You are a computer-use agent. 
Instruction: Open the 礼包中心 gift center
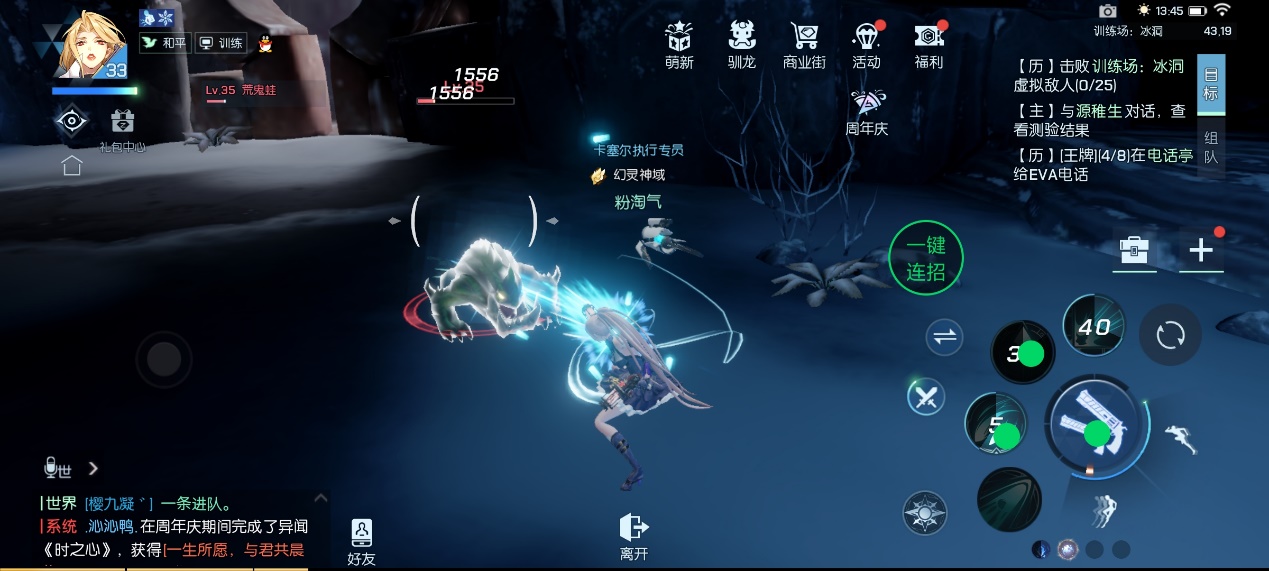(x=122, y=129)
